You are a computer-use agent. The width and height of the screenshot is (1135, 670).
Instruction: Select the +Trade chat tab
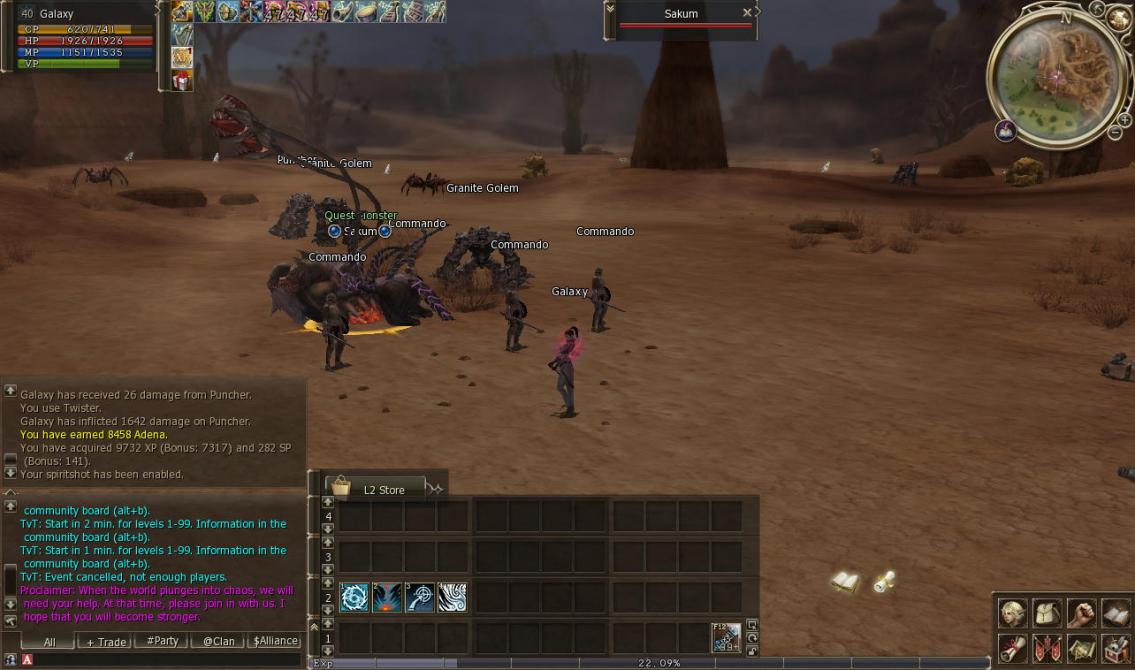(106, 642)
